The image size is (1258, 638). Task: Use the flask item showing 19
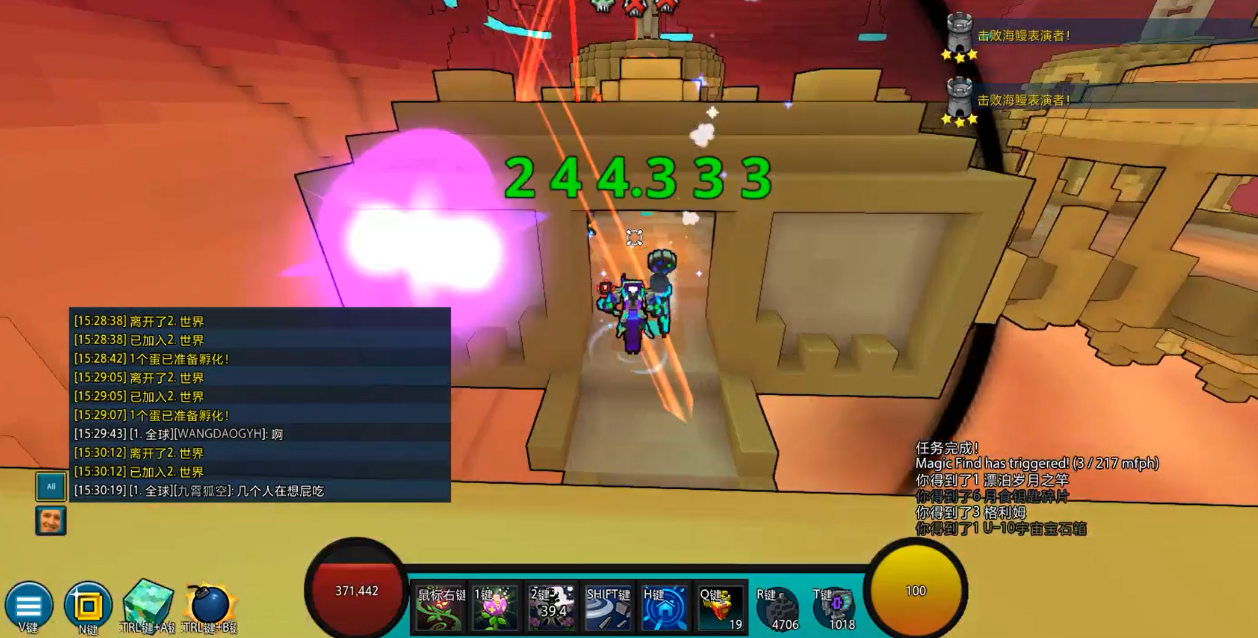[x=720, y=608]
